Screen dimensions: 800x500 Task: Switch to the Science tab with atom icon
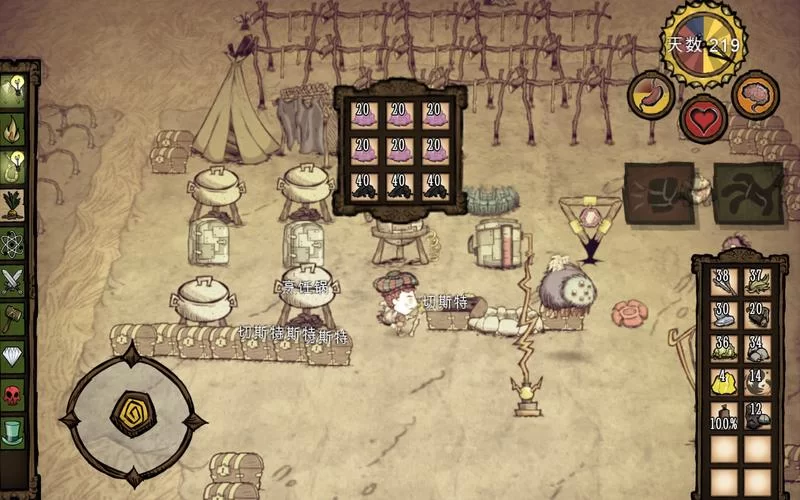pos(13,243)
